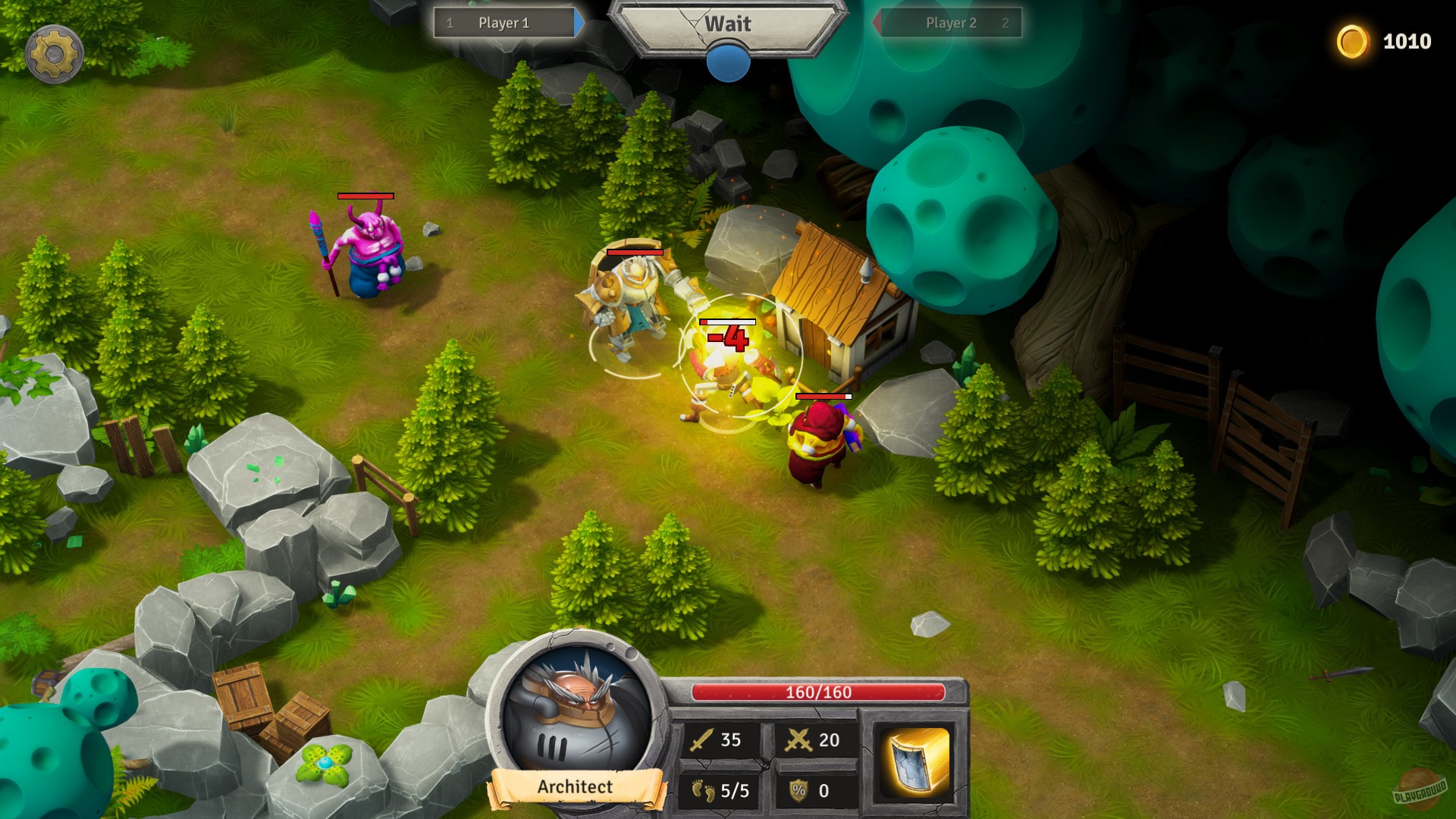Click the Architect name banner
1456x819 pixels.
click(573, 788)
